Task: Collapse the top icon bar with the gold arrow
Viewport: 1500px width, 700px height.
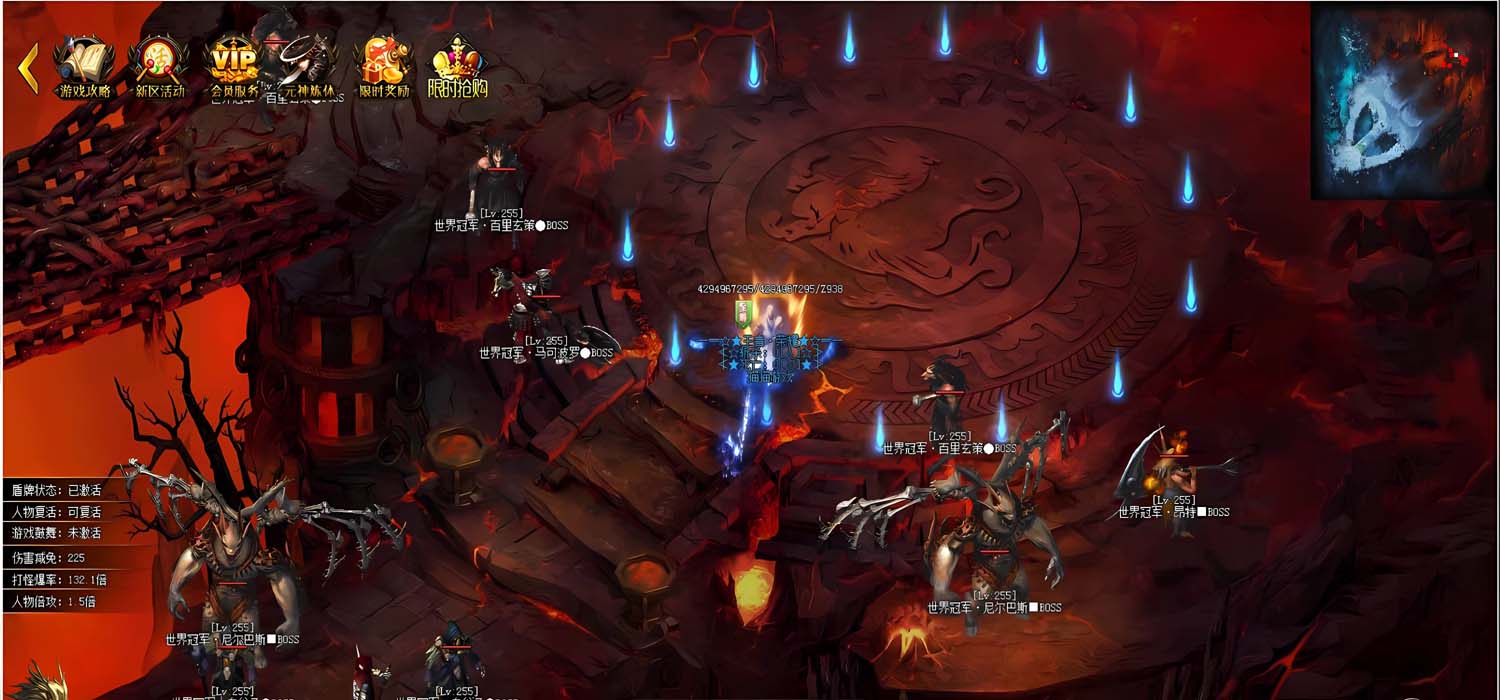Action: pos(28,67)
